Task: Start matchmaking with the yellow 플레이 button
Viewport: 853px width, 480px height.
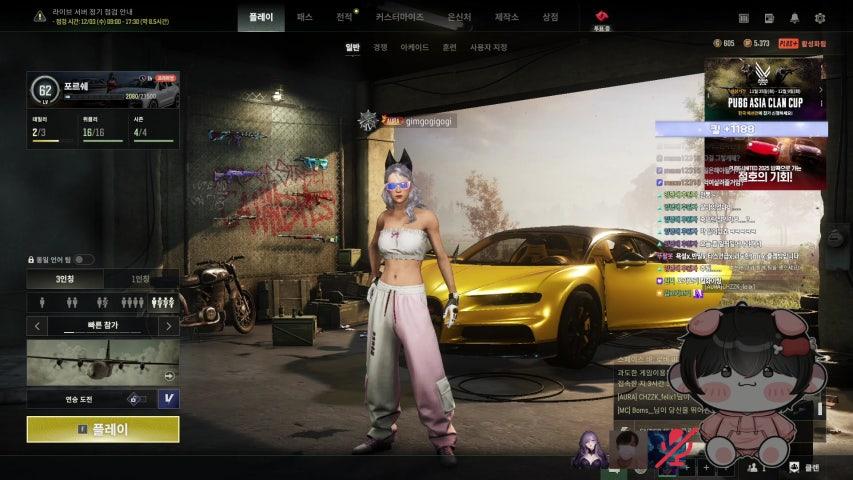Action: click(103, 429)
